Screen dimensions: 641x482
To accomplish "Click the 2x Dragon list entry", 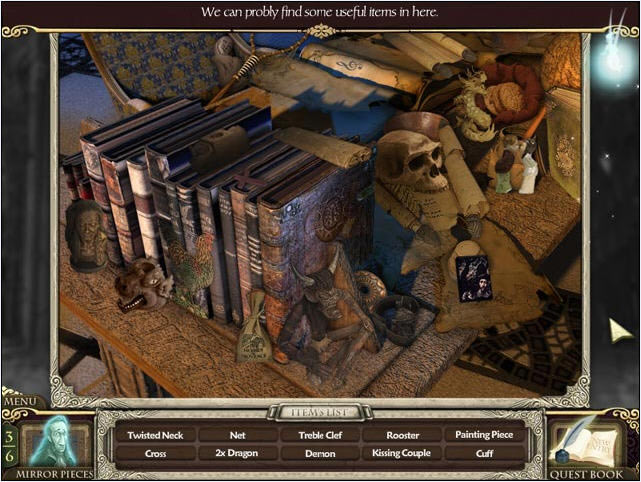I will tap(237, 453).
